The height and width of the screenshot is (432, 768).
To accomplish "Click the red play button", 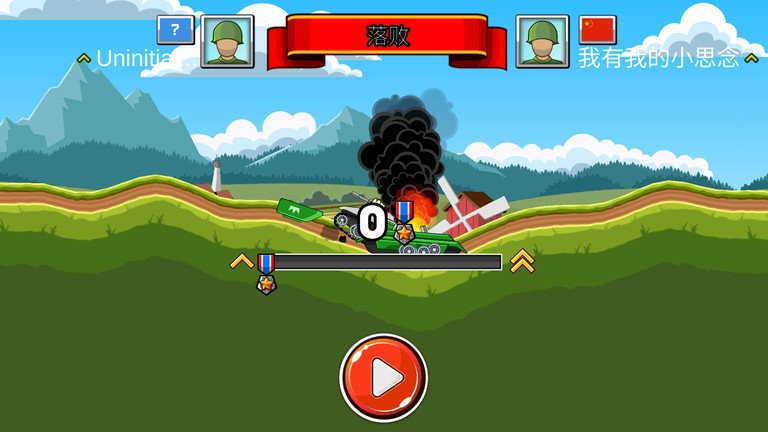I will [x=383, y=378].
